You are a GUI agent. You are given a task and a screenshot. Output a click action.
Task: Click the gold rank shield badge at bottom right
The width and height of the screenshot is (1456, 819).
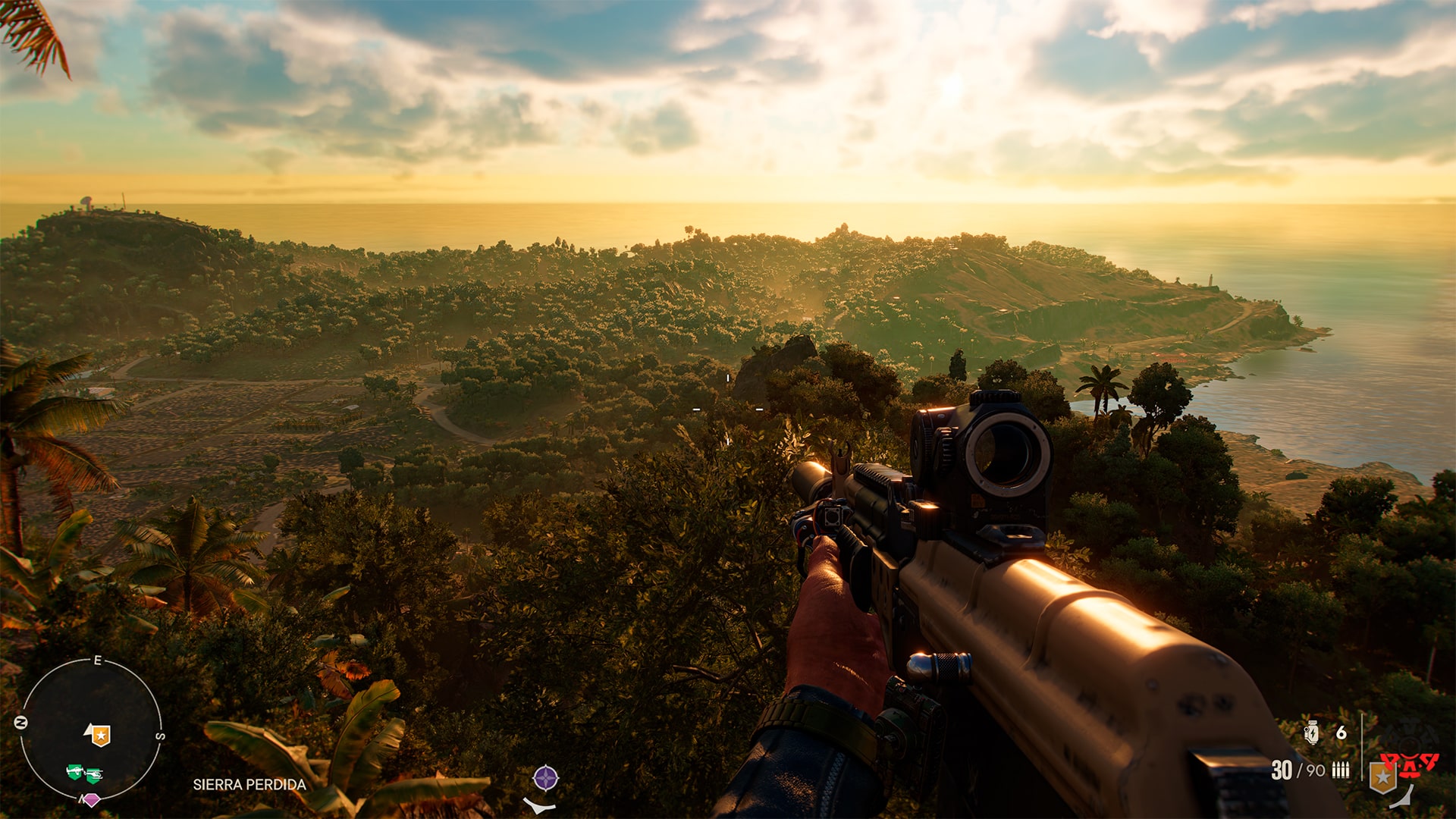[1383, 777]
